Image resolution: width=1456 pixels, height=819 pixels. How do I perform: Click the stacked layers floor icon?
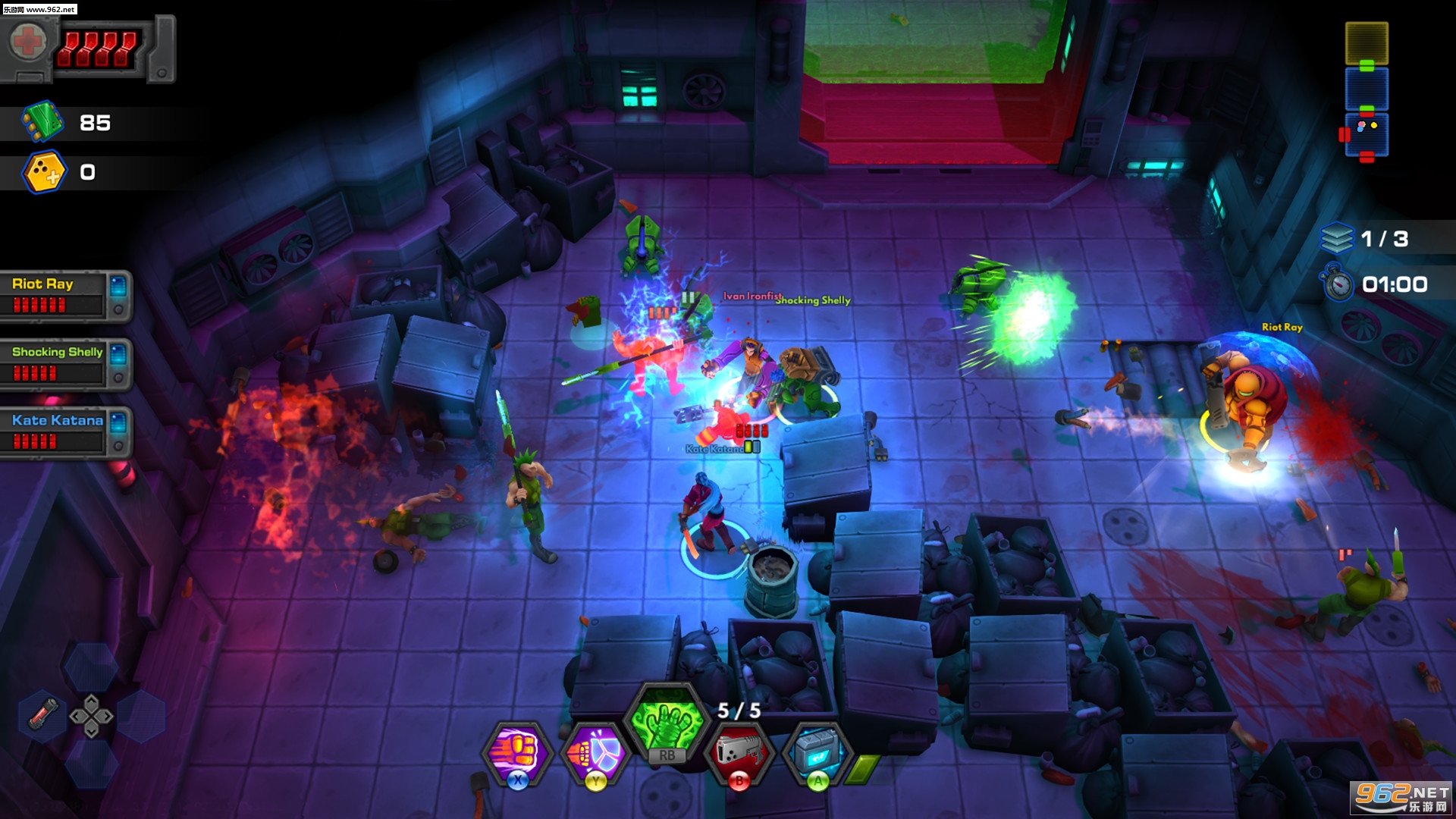[1336, 239]
